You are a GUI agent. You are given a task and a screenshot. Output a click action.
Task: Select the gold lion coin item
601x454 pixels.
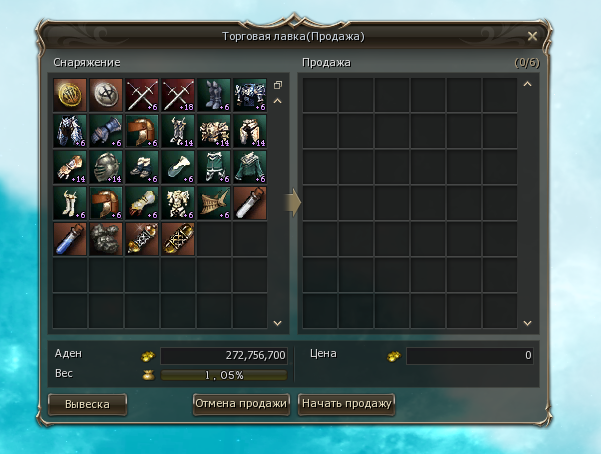tap(69, 96)
